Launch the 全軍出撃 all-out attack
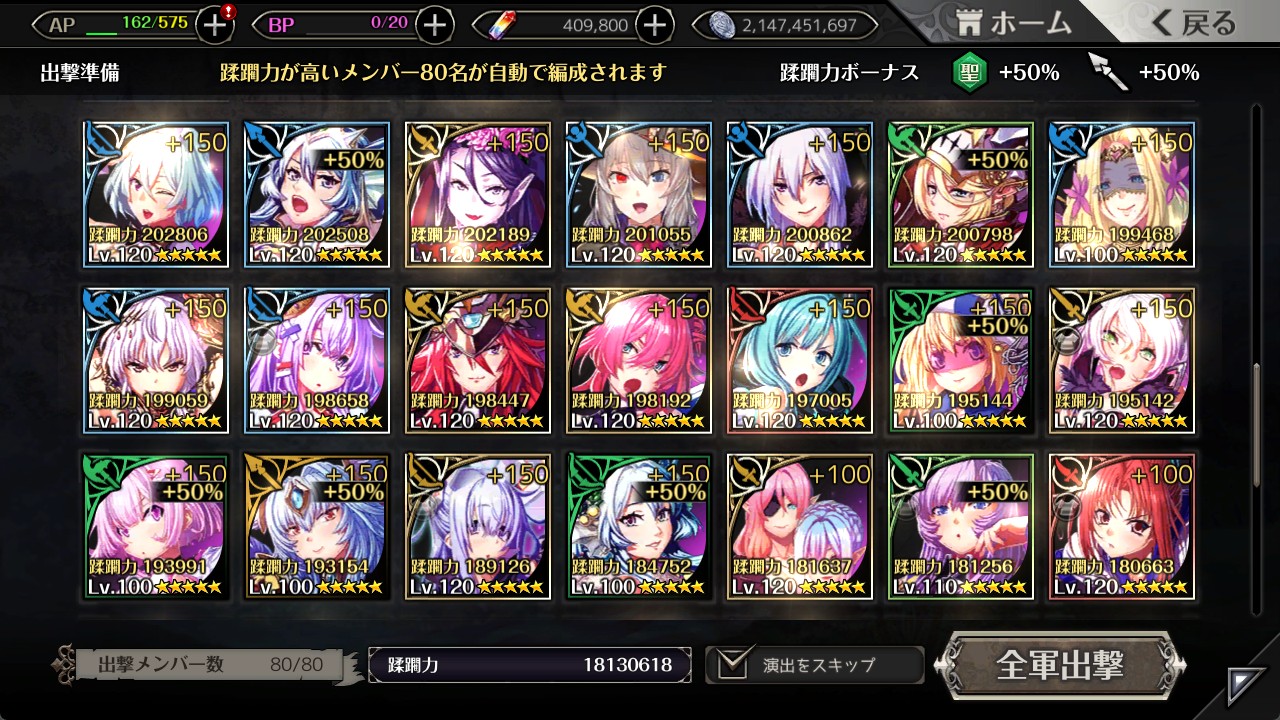The image size is (1280, 720). coord(1060,665)
